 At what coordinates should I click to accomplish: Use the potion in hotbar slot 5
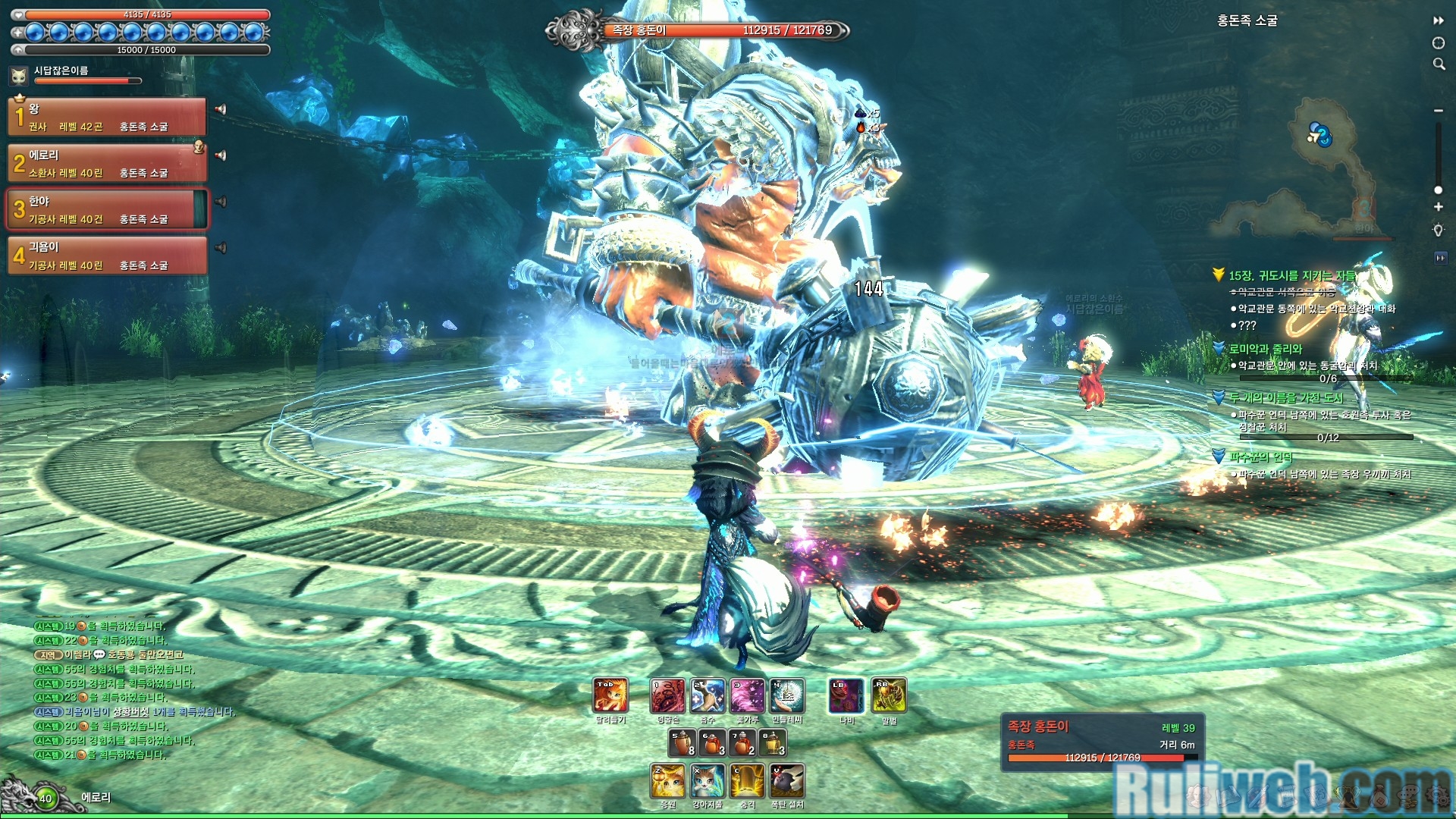tap(682, 743)
